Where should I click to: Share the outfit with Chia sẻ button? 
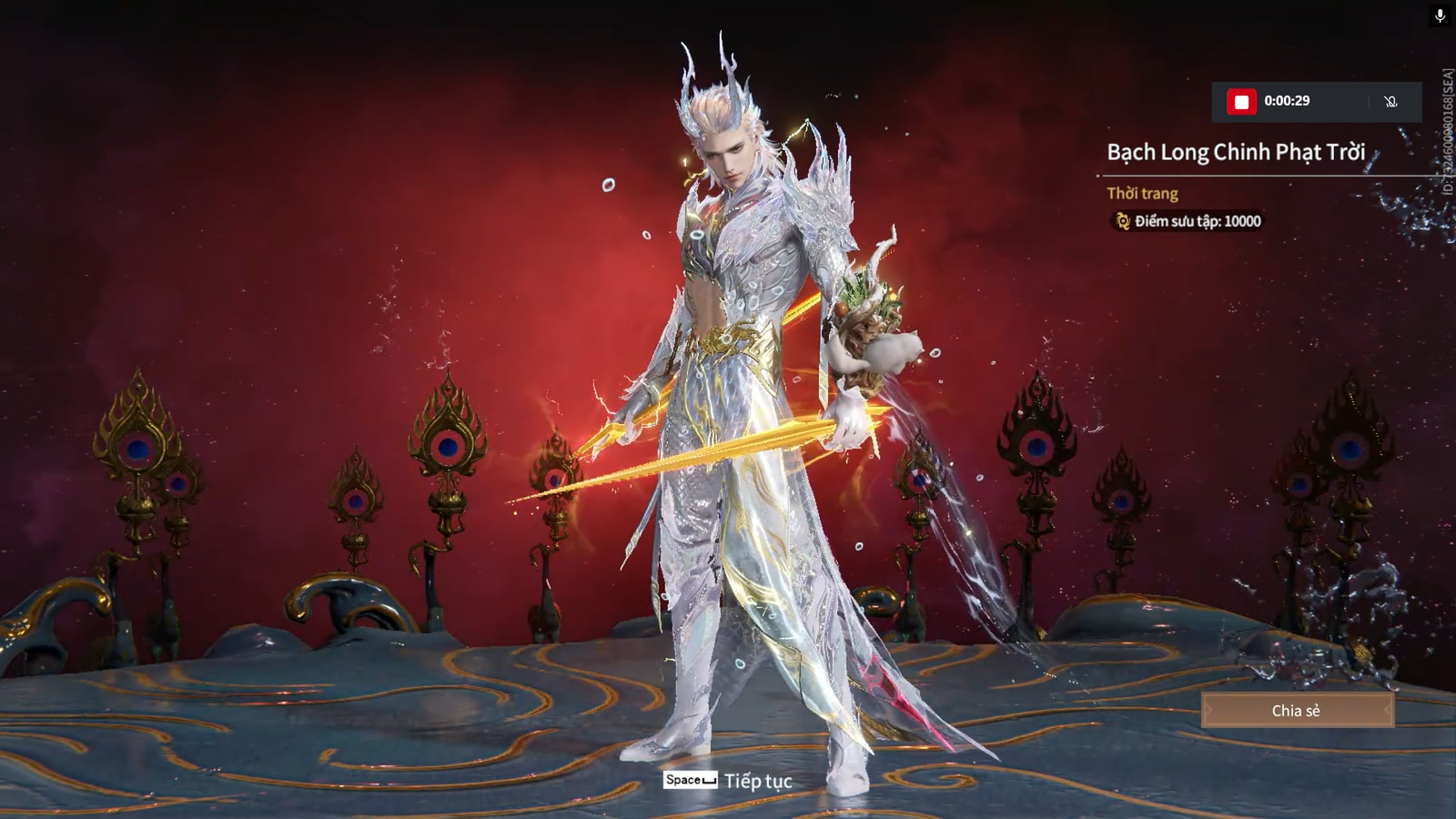point(1297,711)
